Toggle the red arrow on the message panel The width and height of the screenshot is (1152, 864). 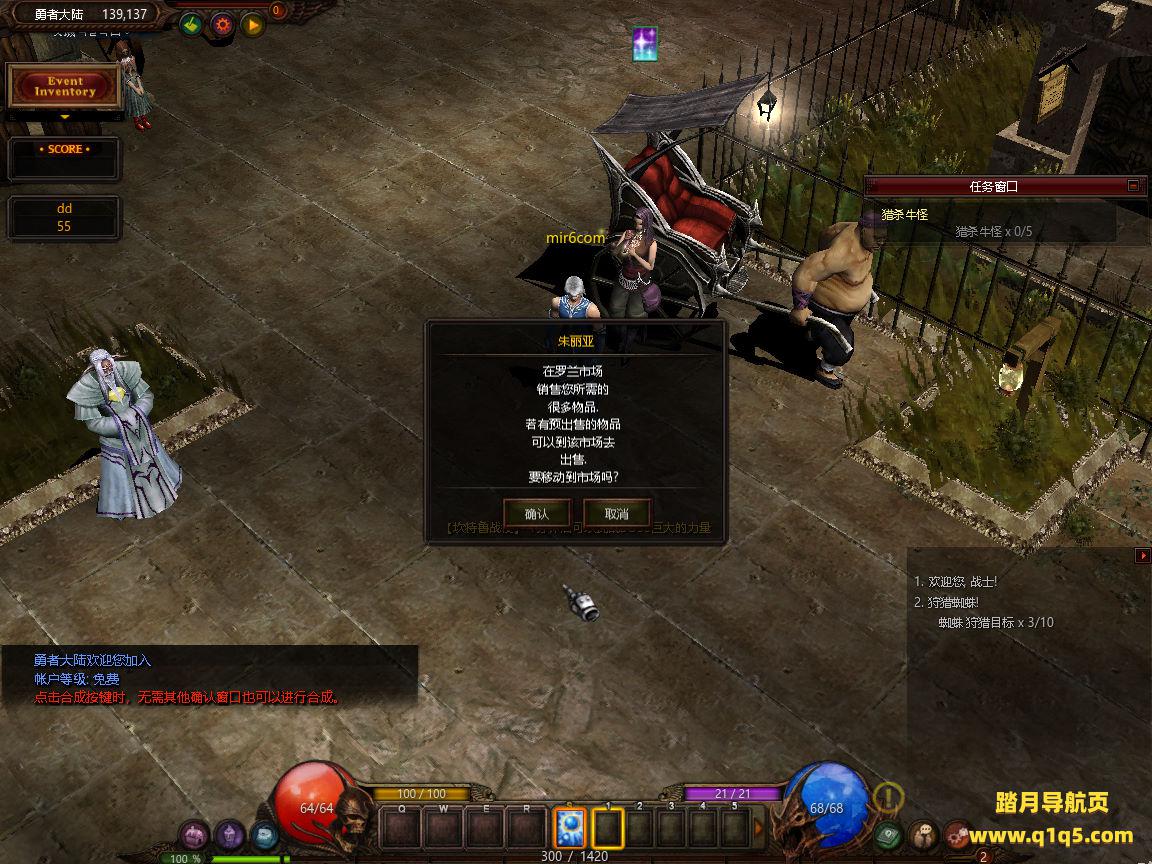coord(1143,555)
